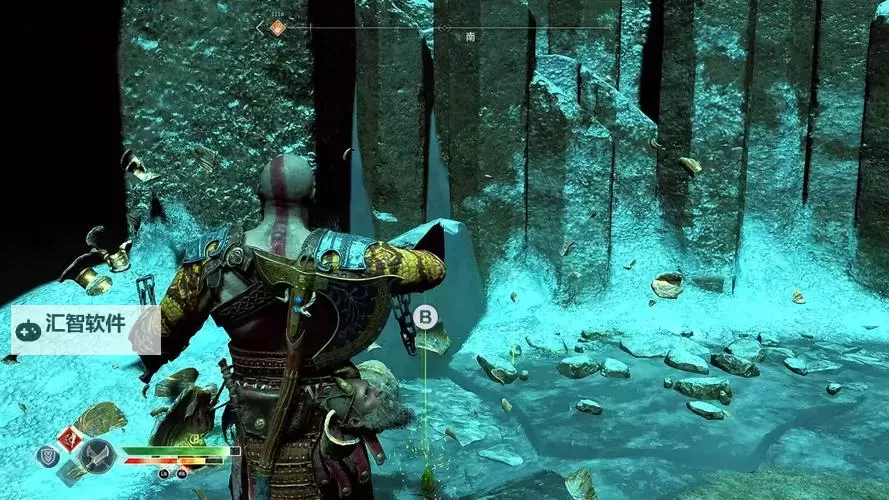This screenshot has width=889, height=500.
Task: Activate the red Spartan Rage icon
Action: click(71, 438)
